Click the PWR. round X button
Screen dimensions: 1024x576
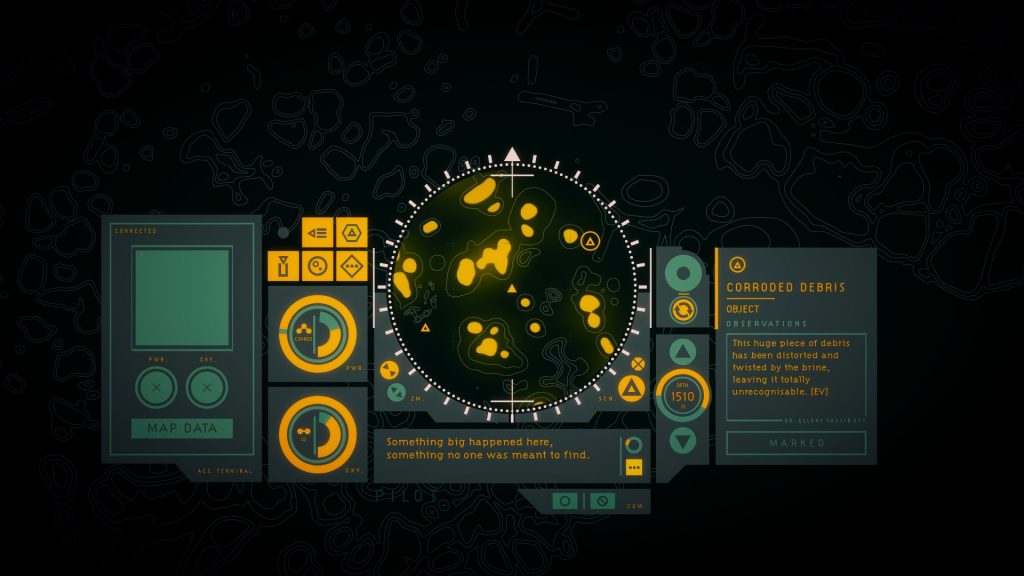click(156, 387)
